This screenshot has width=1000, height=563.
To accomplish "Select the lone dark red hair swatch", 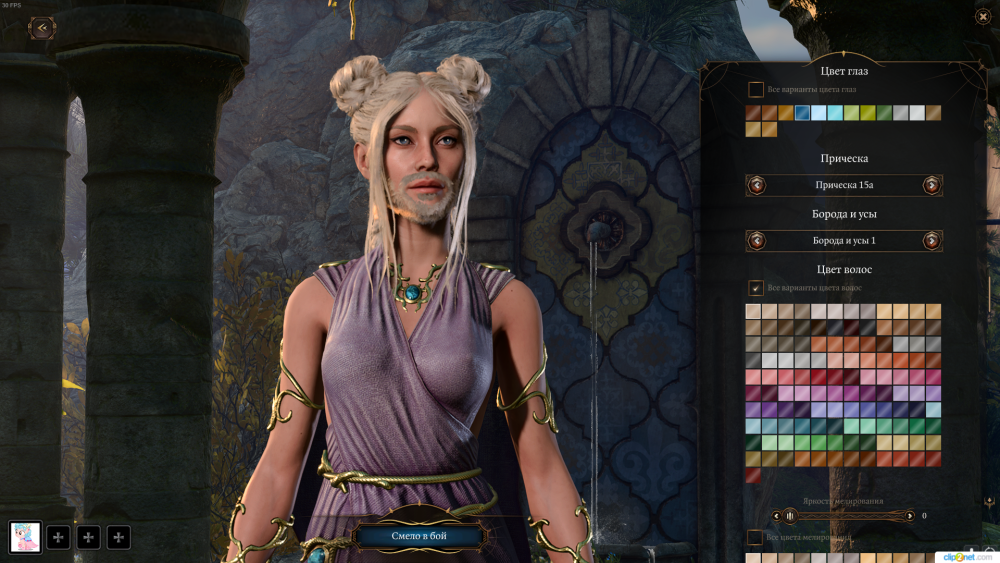I will tap(753, 475).
